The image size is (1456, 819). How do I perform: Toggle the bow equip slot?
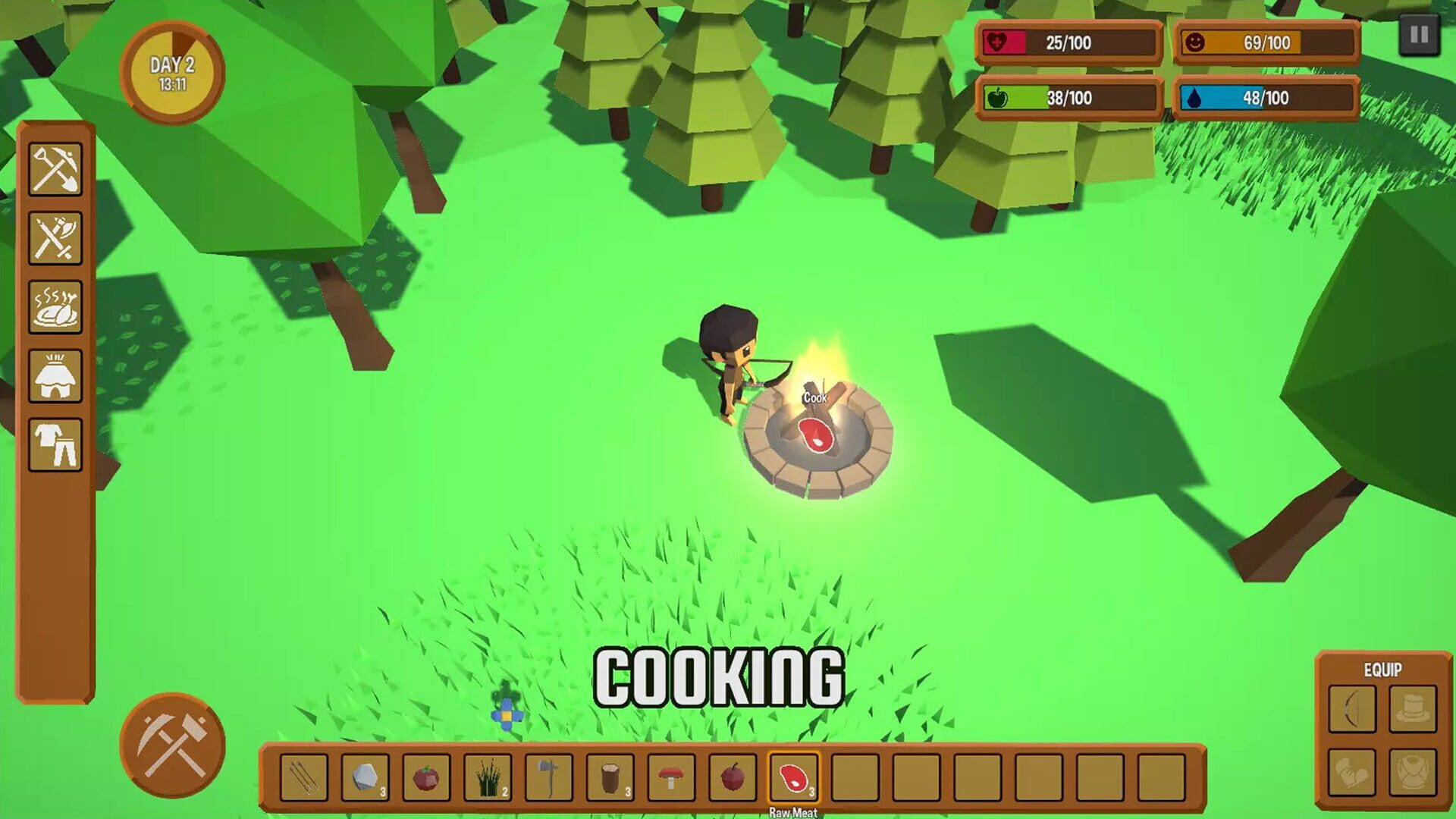1351,708
